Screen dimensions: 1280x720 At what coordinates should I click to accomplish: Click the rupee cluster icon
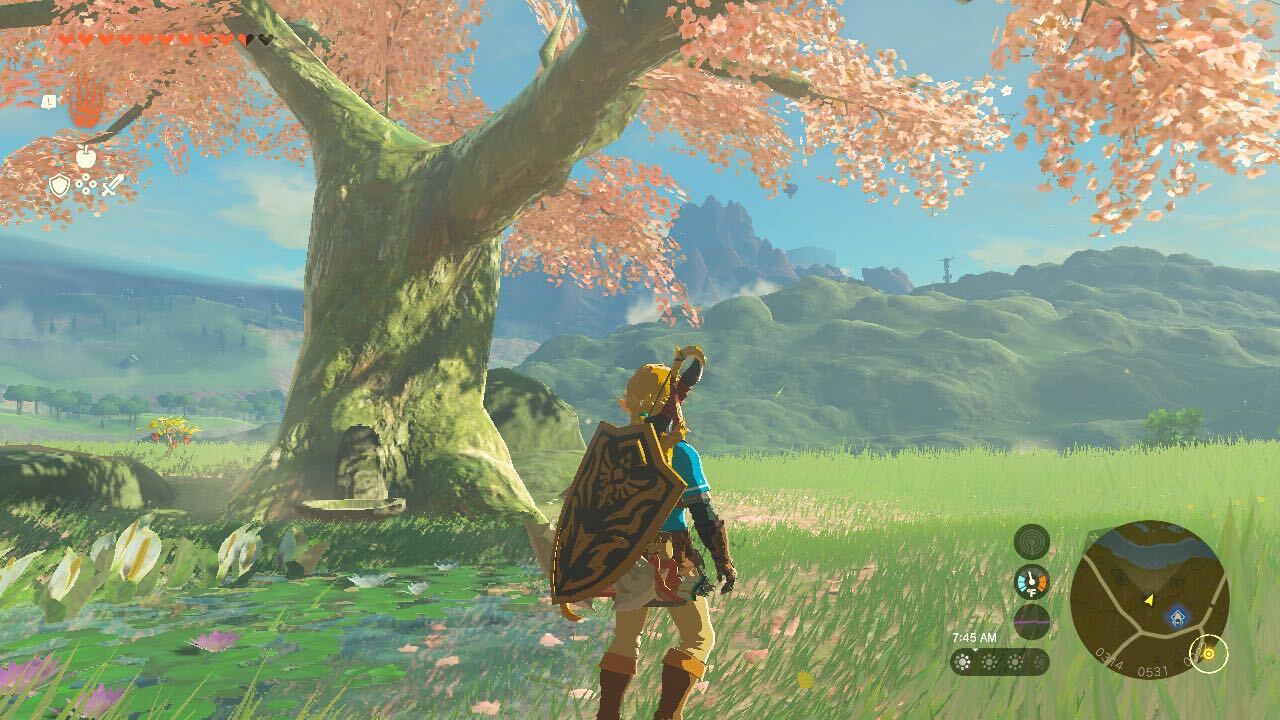[85, 183]
